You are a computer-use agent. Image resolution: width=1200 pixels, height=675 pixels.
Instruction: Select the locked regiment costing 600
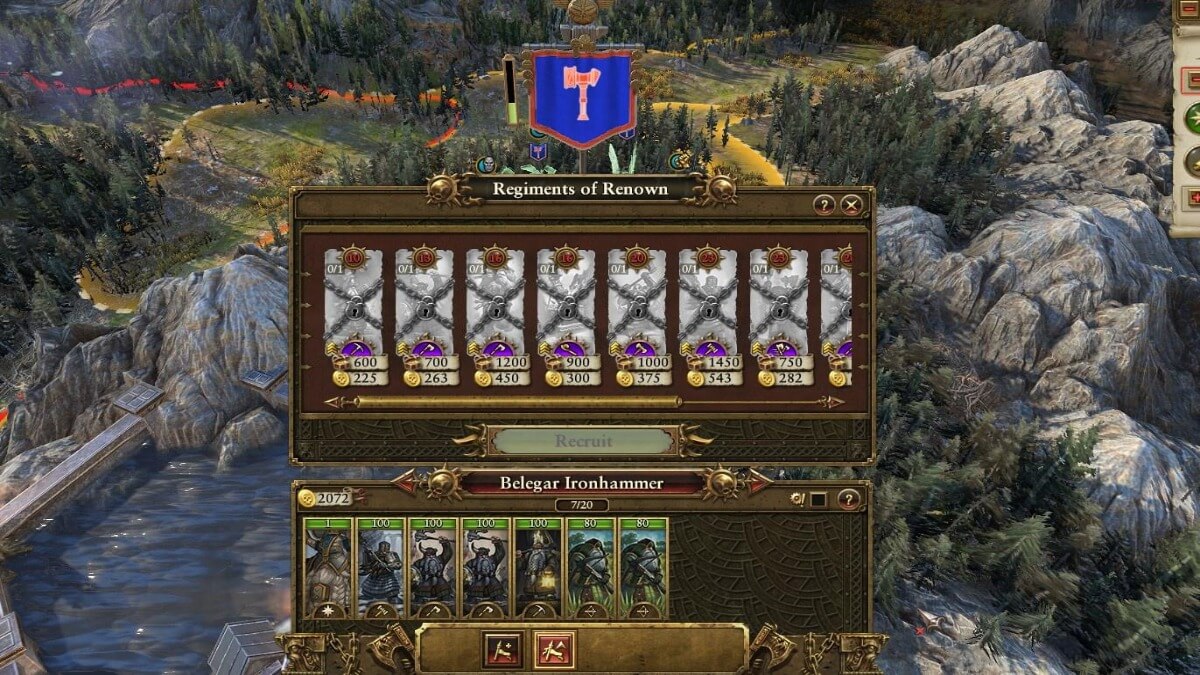353,300
